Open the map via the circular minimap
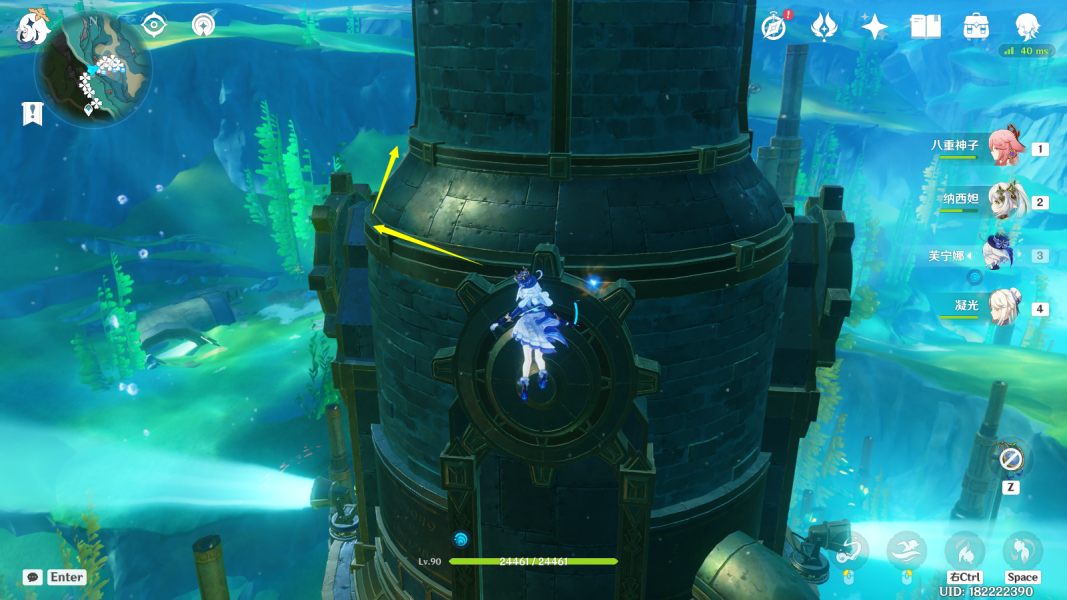The height and width of the screenshot is (600, 1067). point(94,68)
